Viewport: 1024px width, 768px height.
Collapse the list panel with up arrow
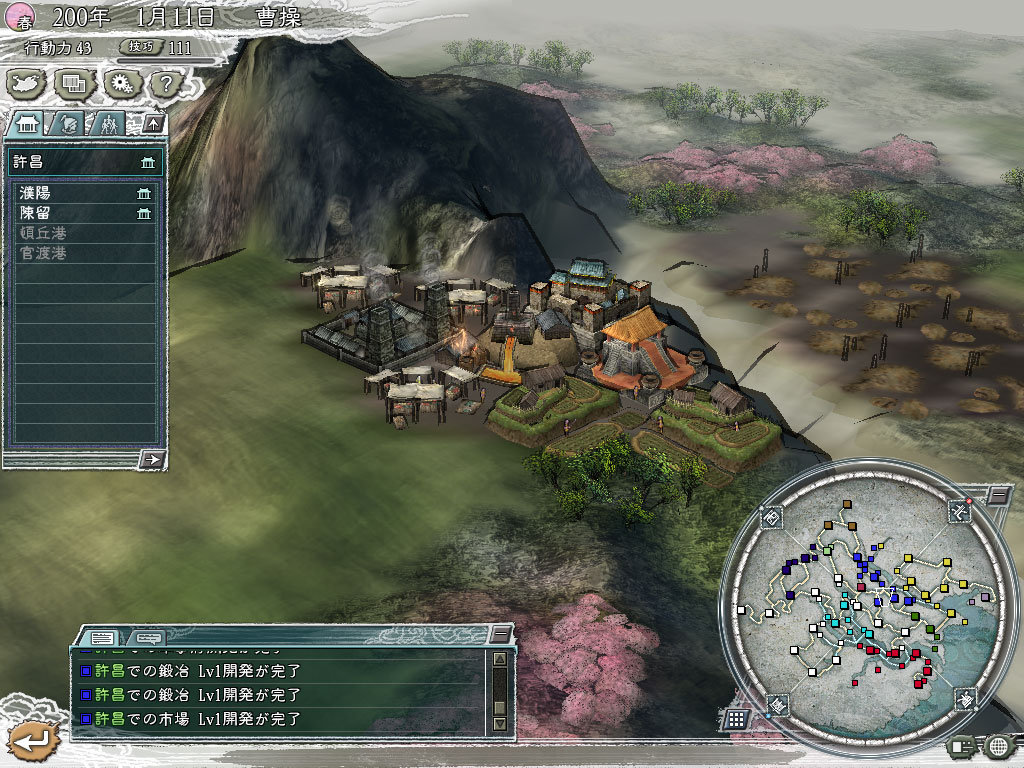coord(153,124)
